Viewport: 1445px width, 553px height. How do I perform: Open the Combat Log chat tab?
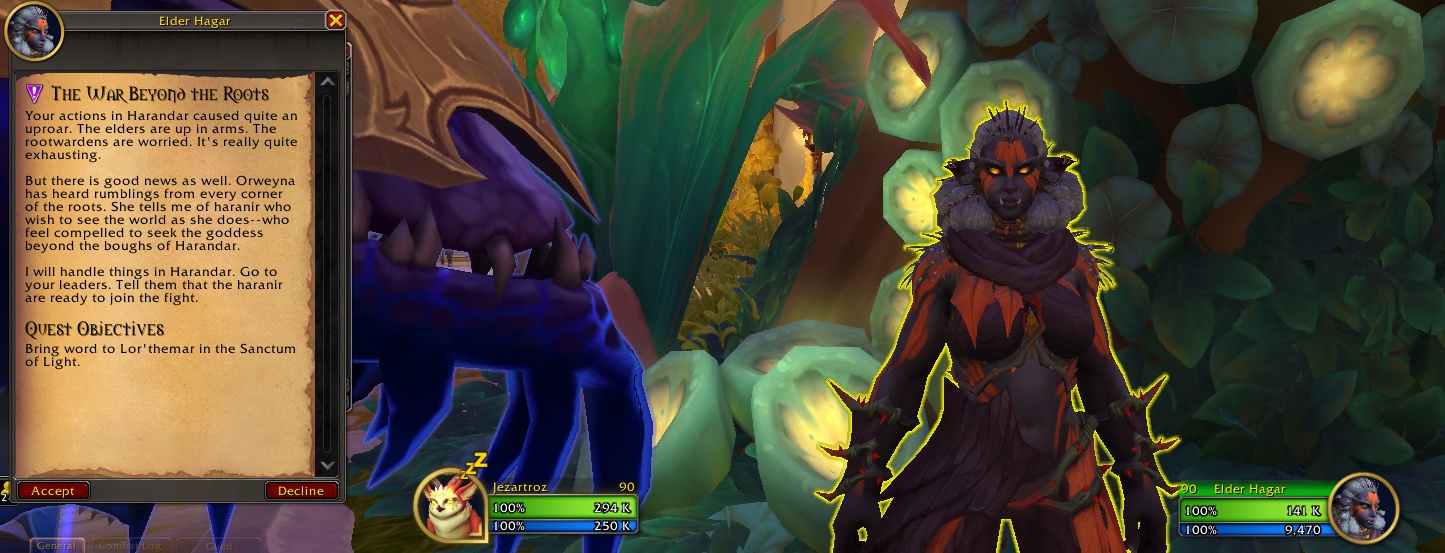(x=129, y=546)
